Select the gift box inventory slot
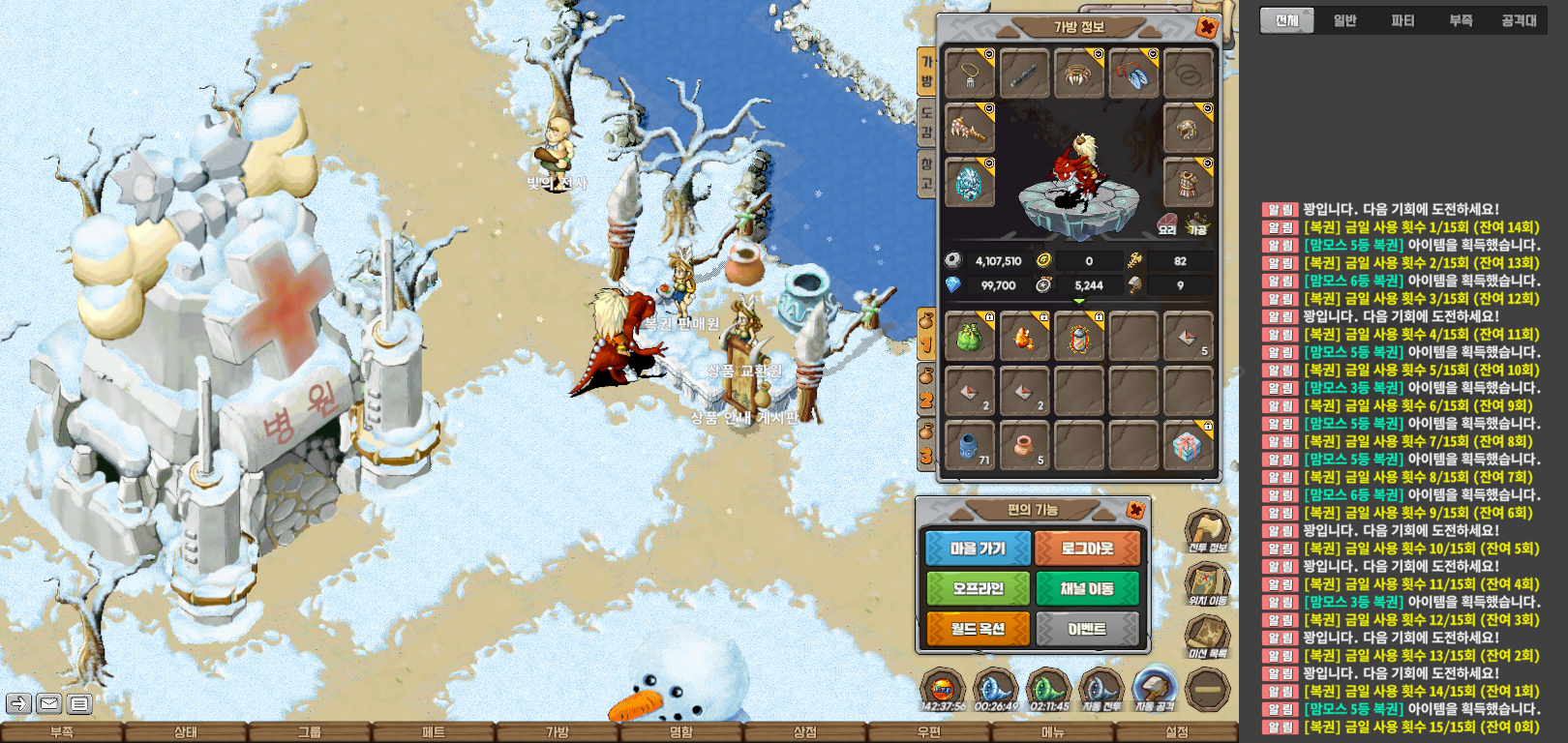Viewport: 1568px width, 743px height. (x=1188, y=446)
